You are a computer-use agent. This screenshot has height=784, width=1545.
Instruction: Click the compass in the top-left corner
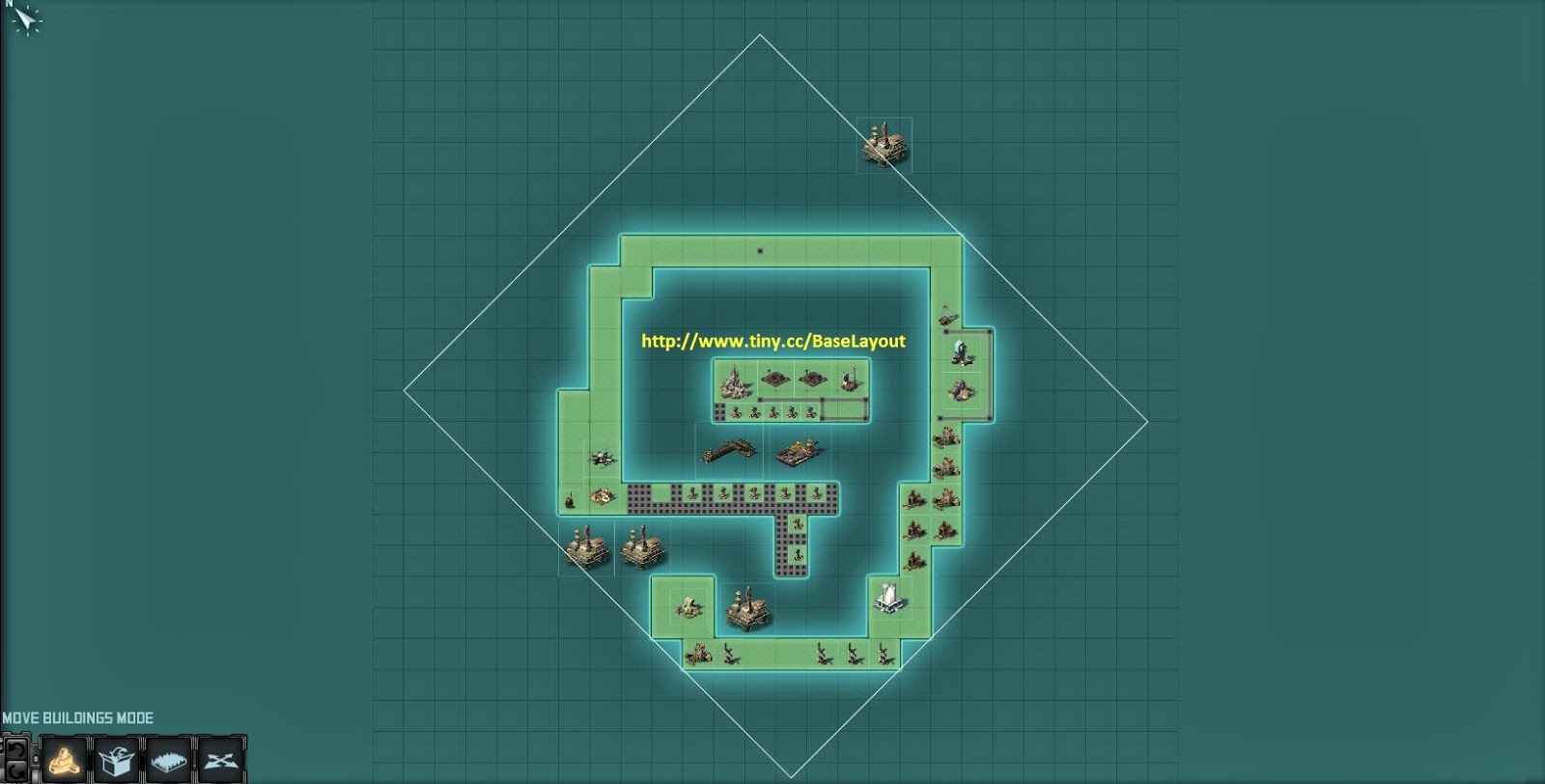tap(24, 21)
